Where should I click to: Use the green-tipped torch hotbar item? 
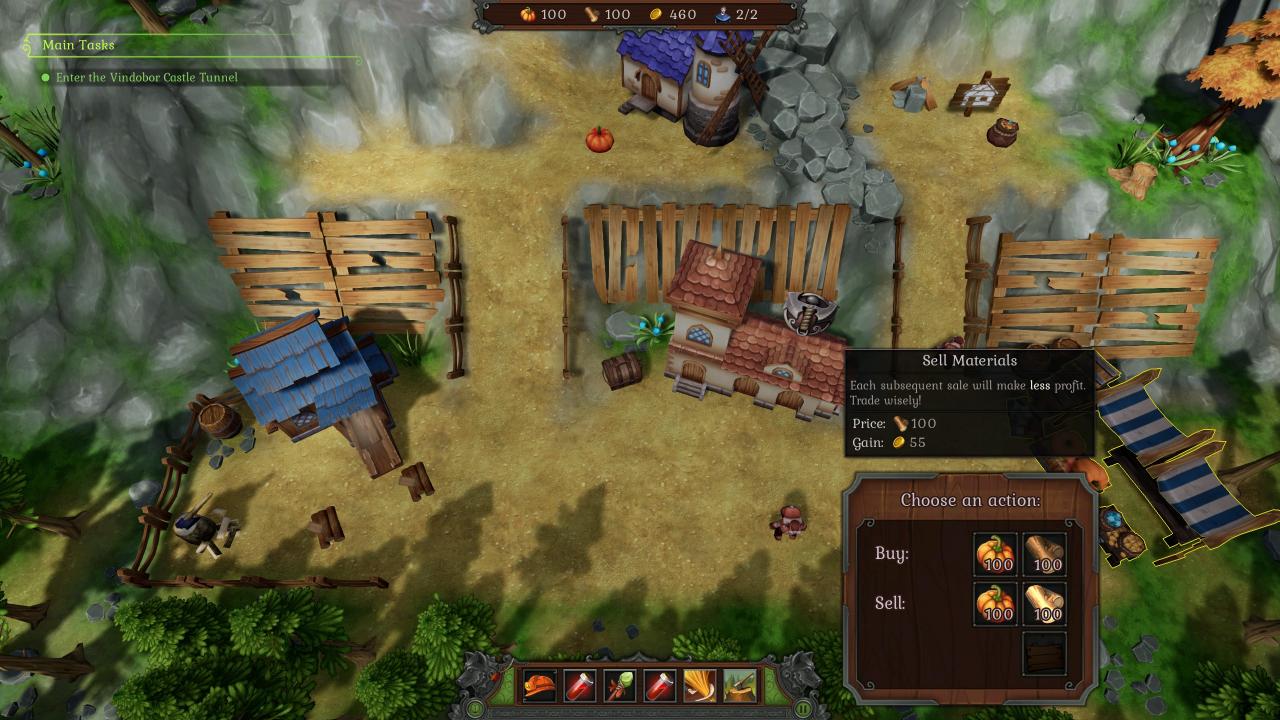(x=620, y=687)
